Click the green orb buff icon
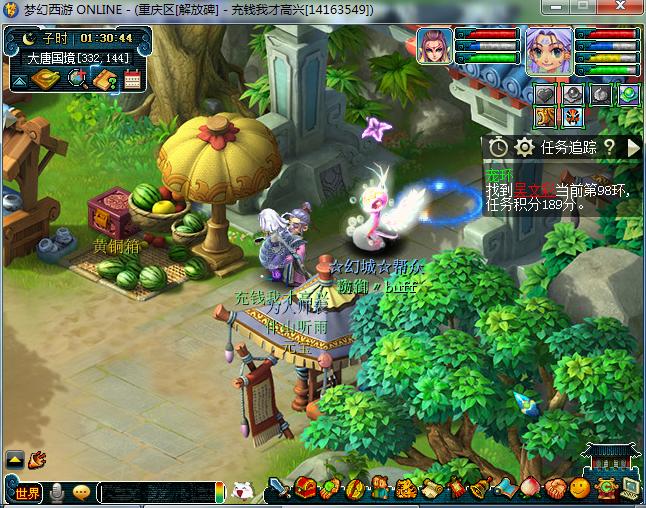 coord(628,95)
